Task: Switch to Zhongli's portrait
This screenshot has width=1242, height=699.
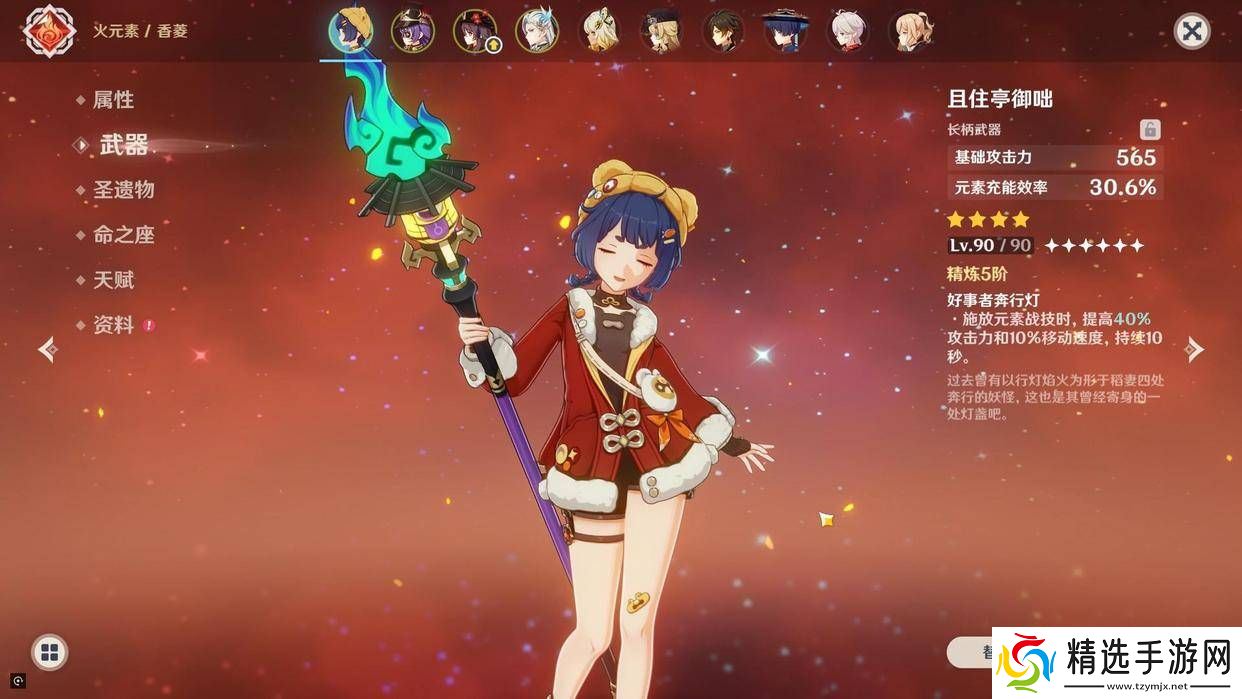Action: 722,31
